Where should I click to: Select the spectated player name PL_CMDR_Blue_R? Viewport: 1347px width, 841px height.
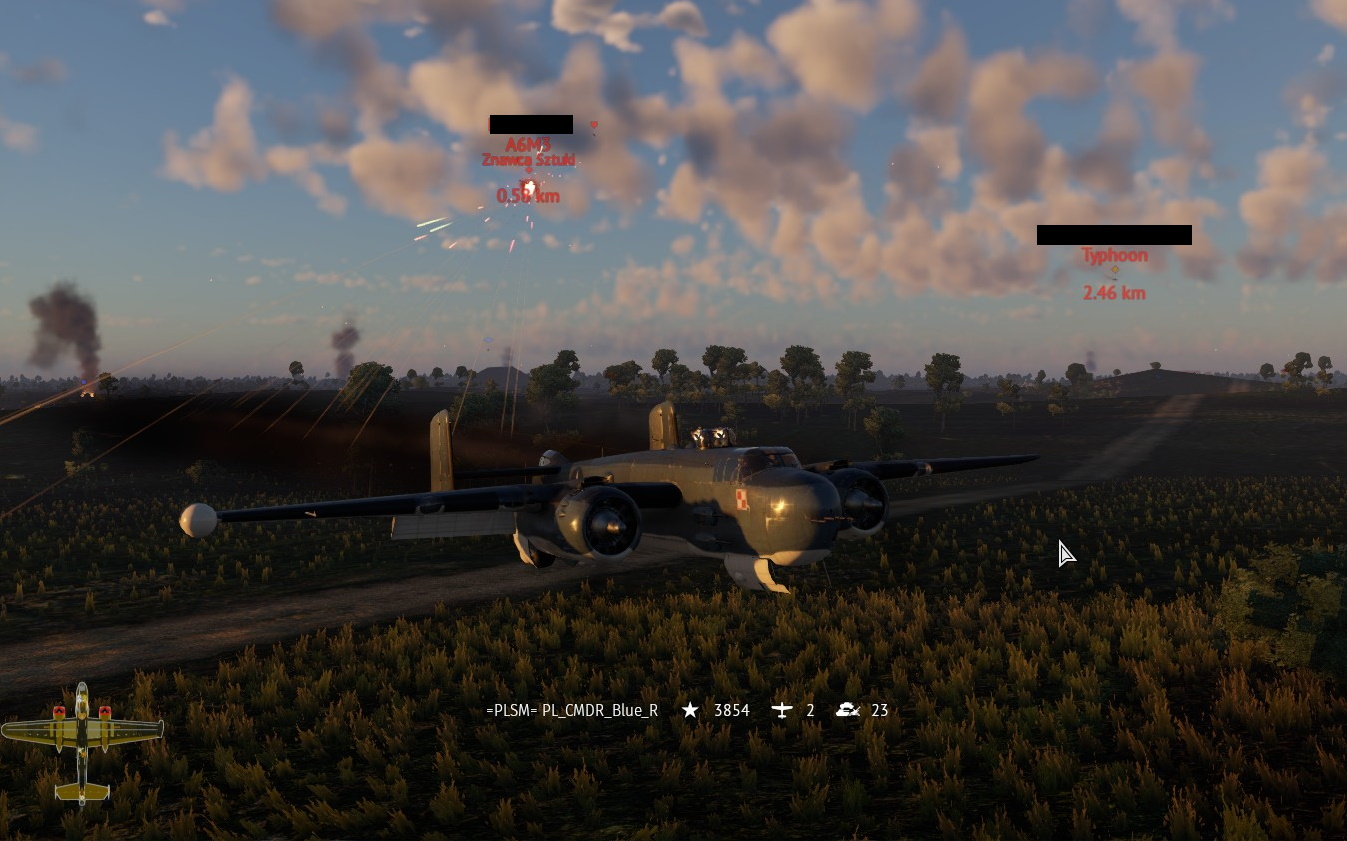click(572, 710)
